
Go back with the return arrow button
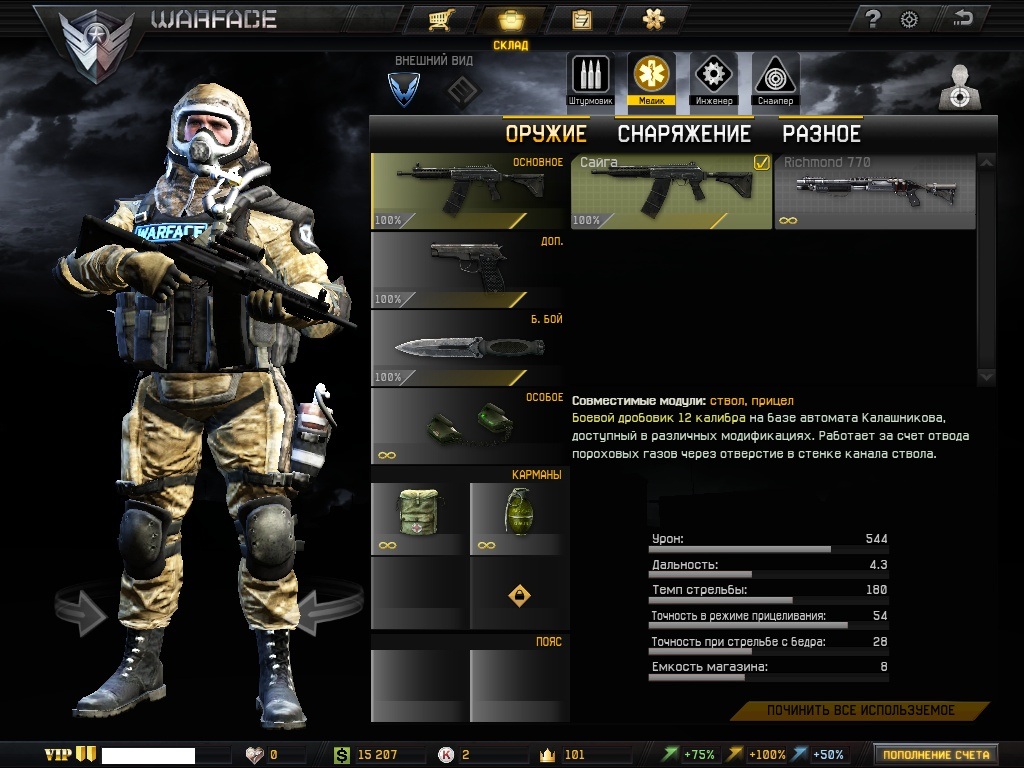[x=963, y=19]
